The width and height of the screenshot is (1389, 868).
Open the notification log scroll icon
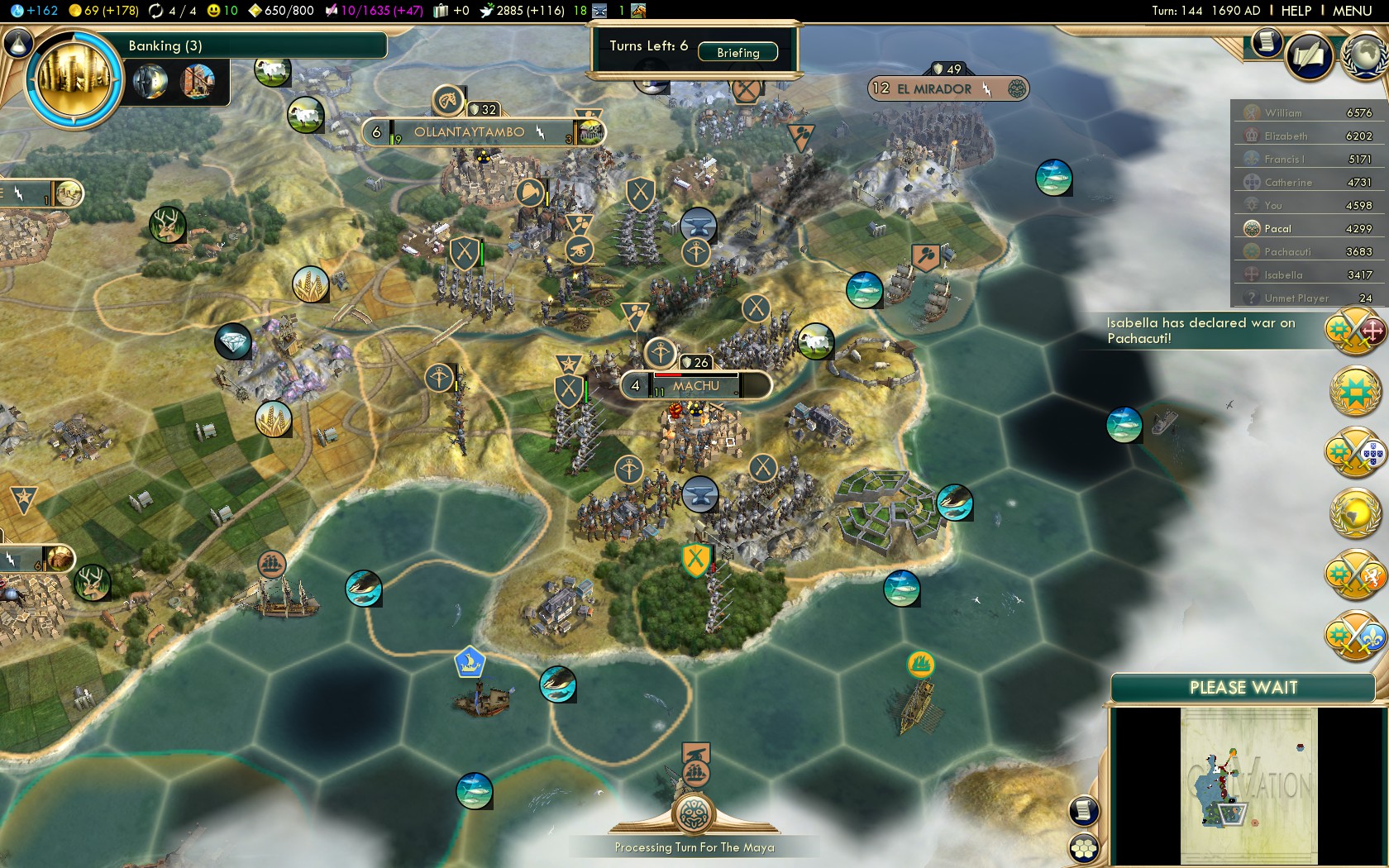pyautogui.click(x=1266, y=42)
